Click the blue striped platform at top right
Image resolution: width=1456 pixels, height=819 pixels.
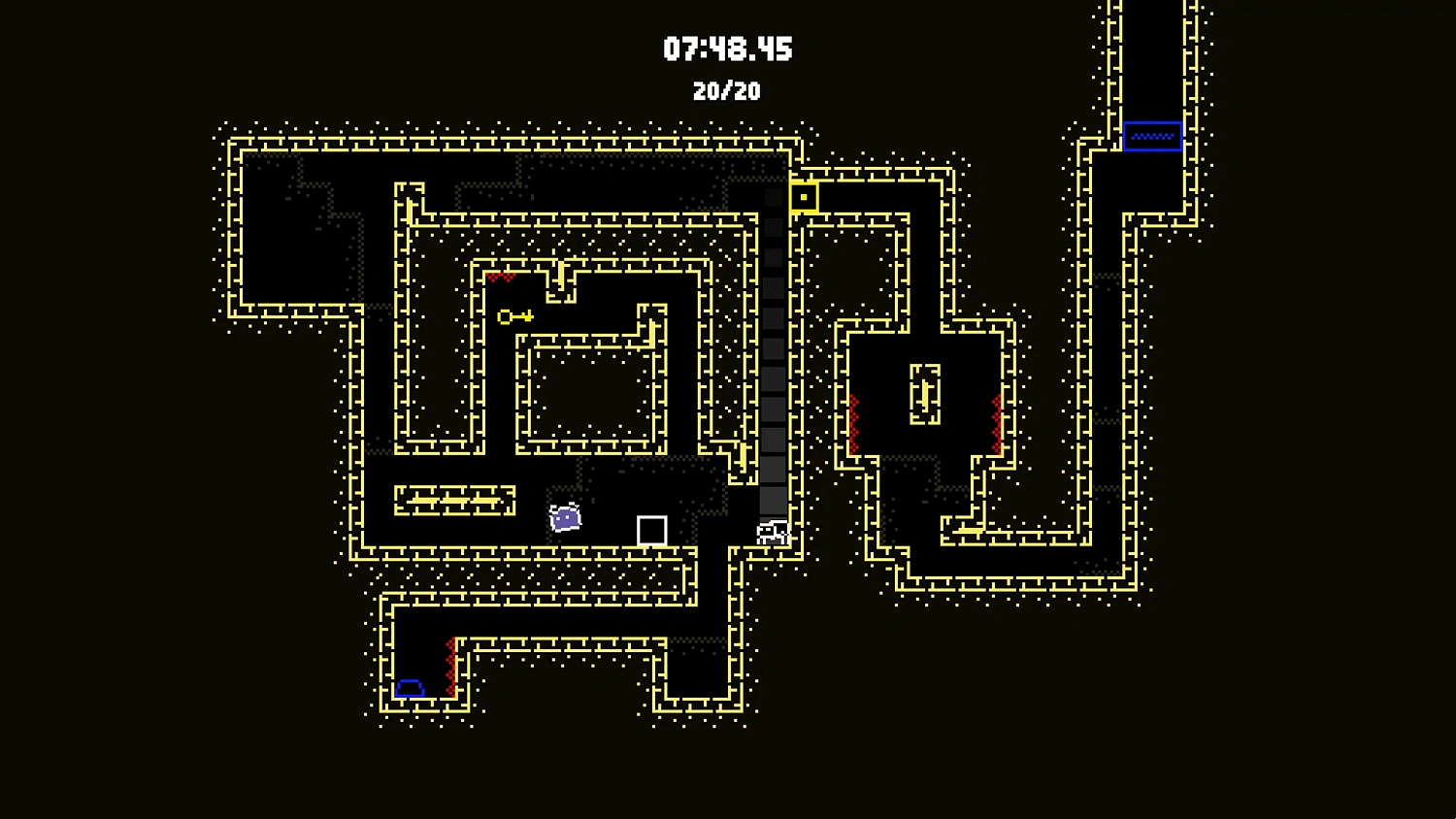pyautogui.click(x=1152, y=135)
